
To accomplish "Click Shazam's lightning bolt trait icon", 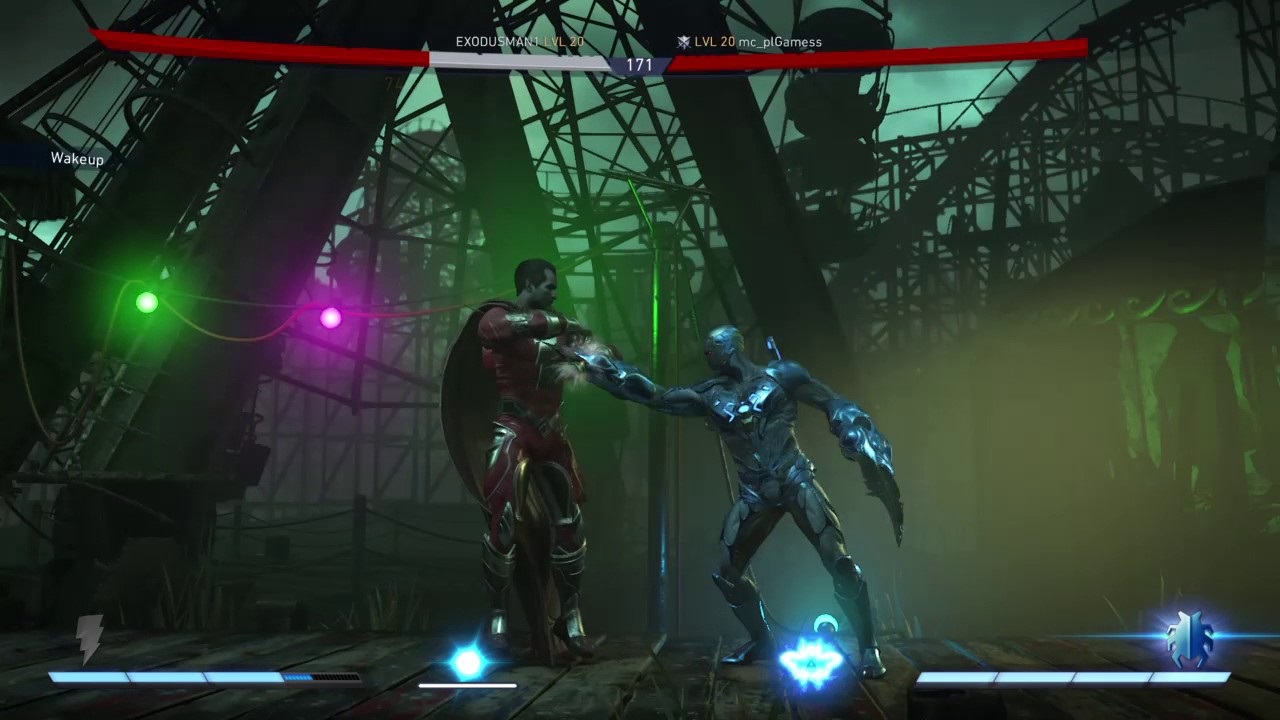I will click(90, 639).
